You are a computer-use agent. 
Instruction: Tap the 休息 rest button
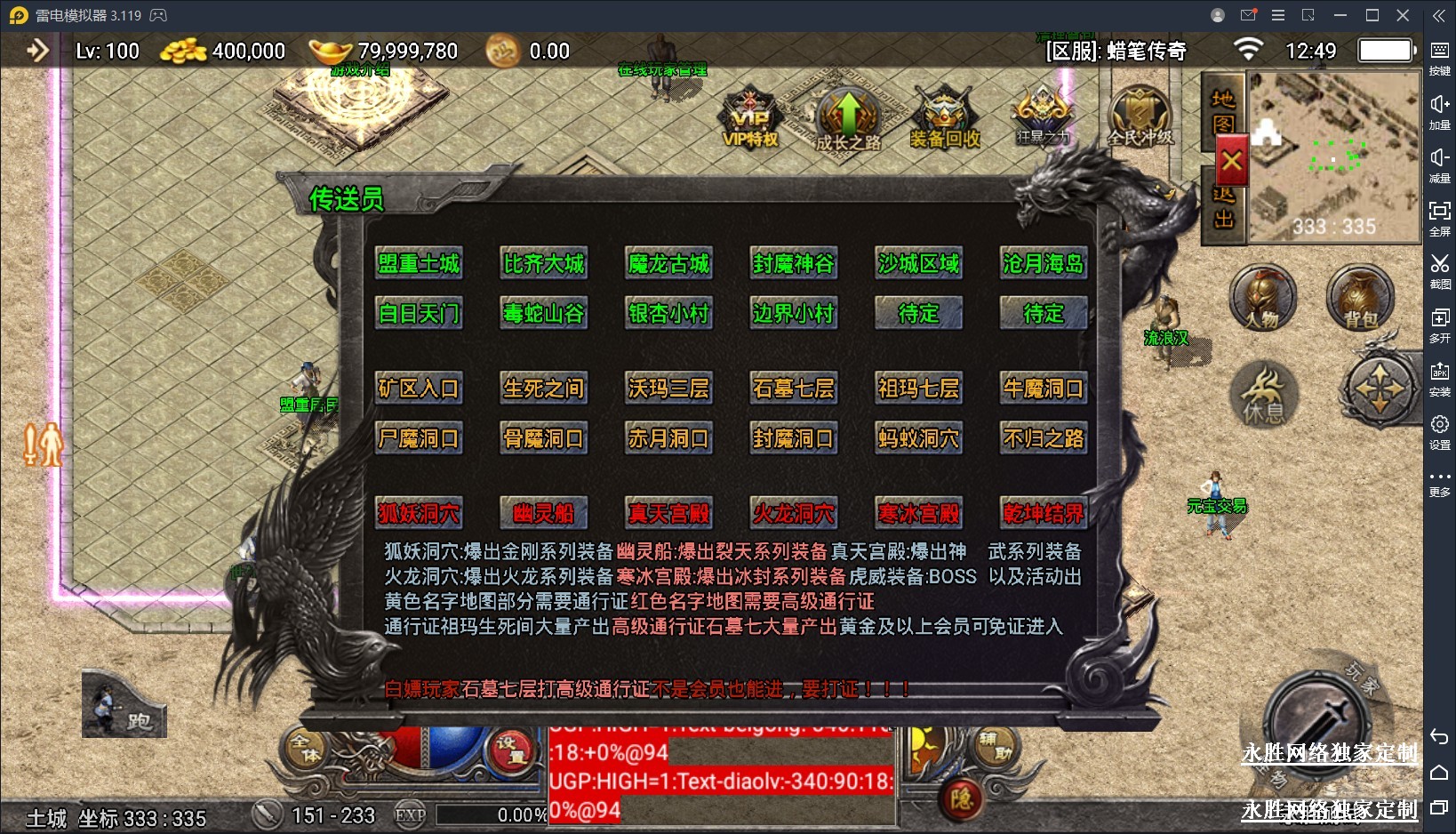(1264, 395)
